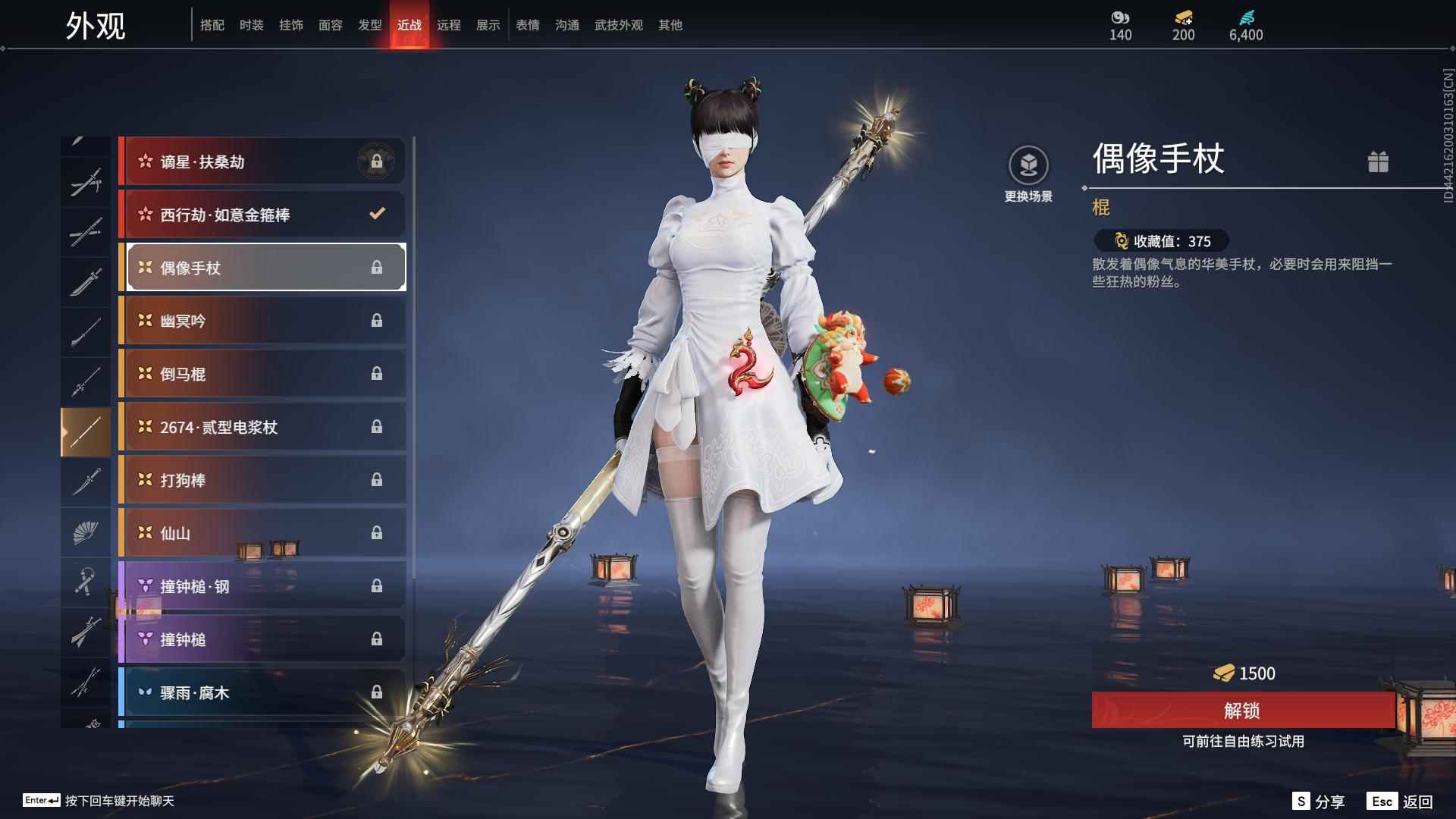This screenshot has width=1456, height=819.
Task: Open the 撞钟槌·钢 list entry
Action: click(x=262, y=585)
